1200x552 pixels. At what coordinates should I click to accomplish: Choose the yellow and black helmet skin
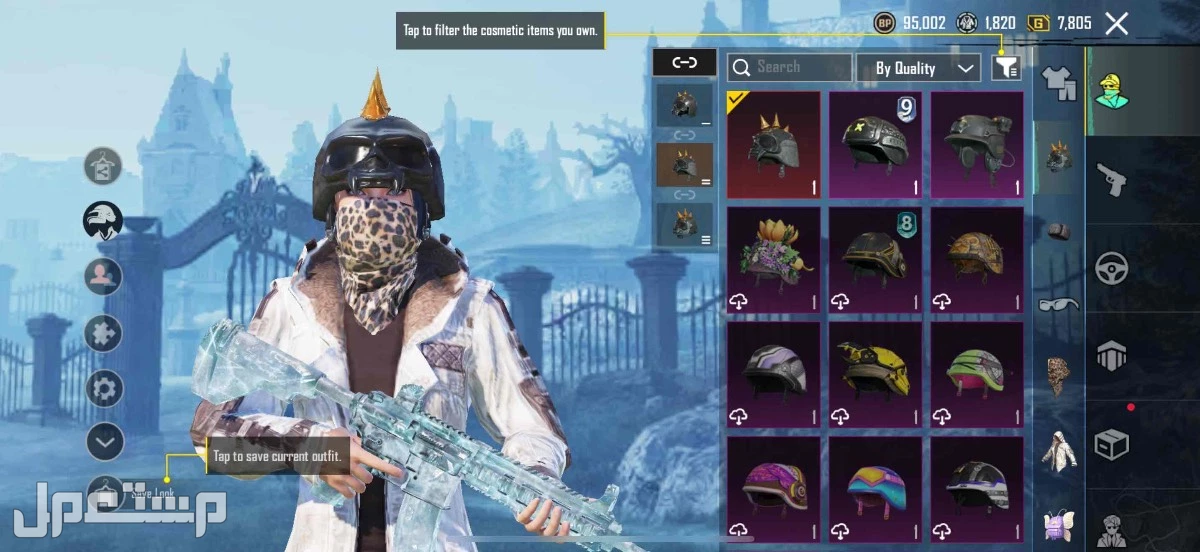(875, 374)
